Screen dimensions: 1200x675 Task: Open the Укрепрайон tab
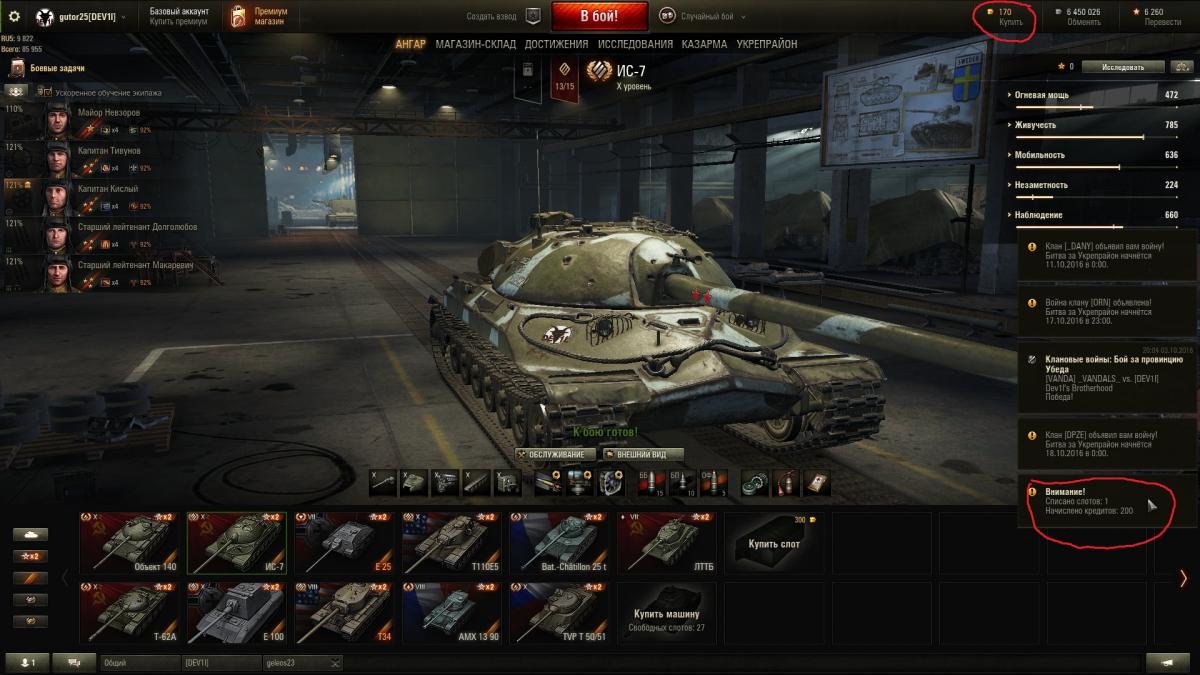click(x=767, y=44)
